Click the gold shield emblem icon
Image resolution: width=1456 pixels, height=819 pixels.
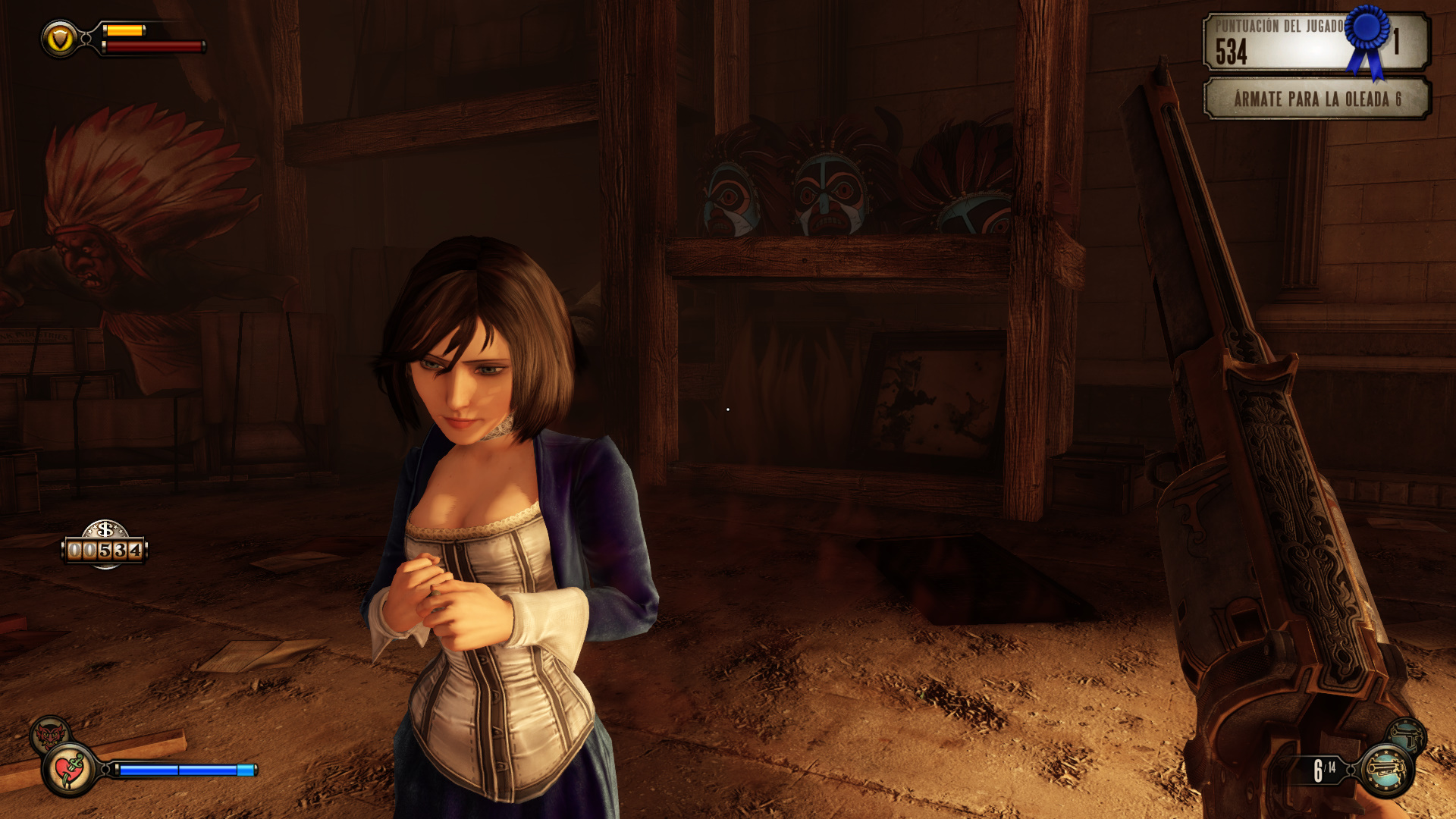(60, 39)
